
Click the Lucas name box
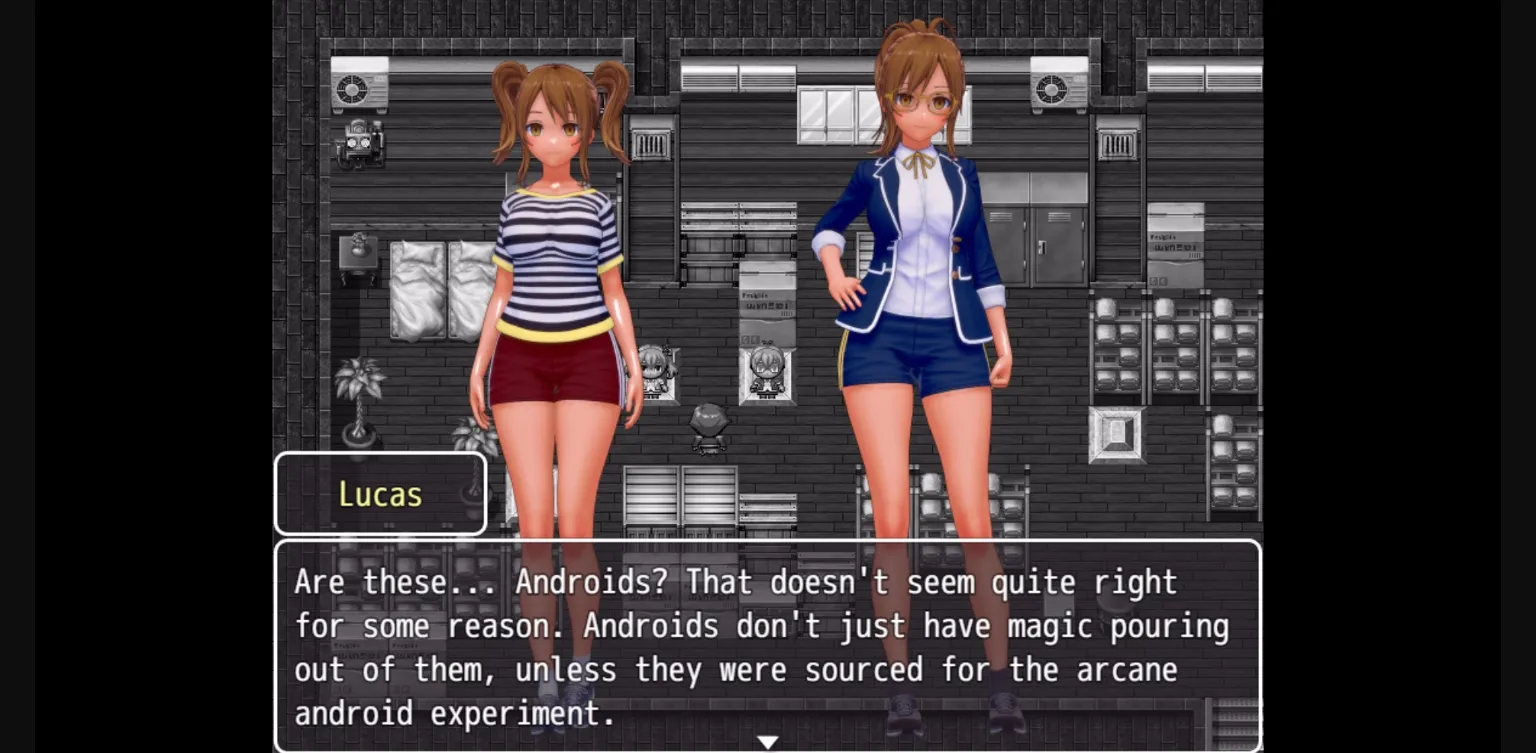(381, 492)
